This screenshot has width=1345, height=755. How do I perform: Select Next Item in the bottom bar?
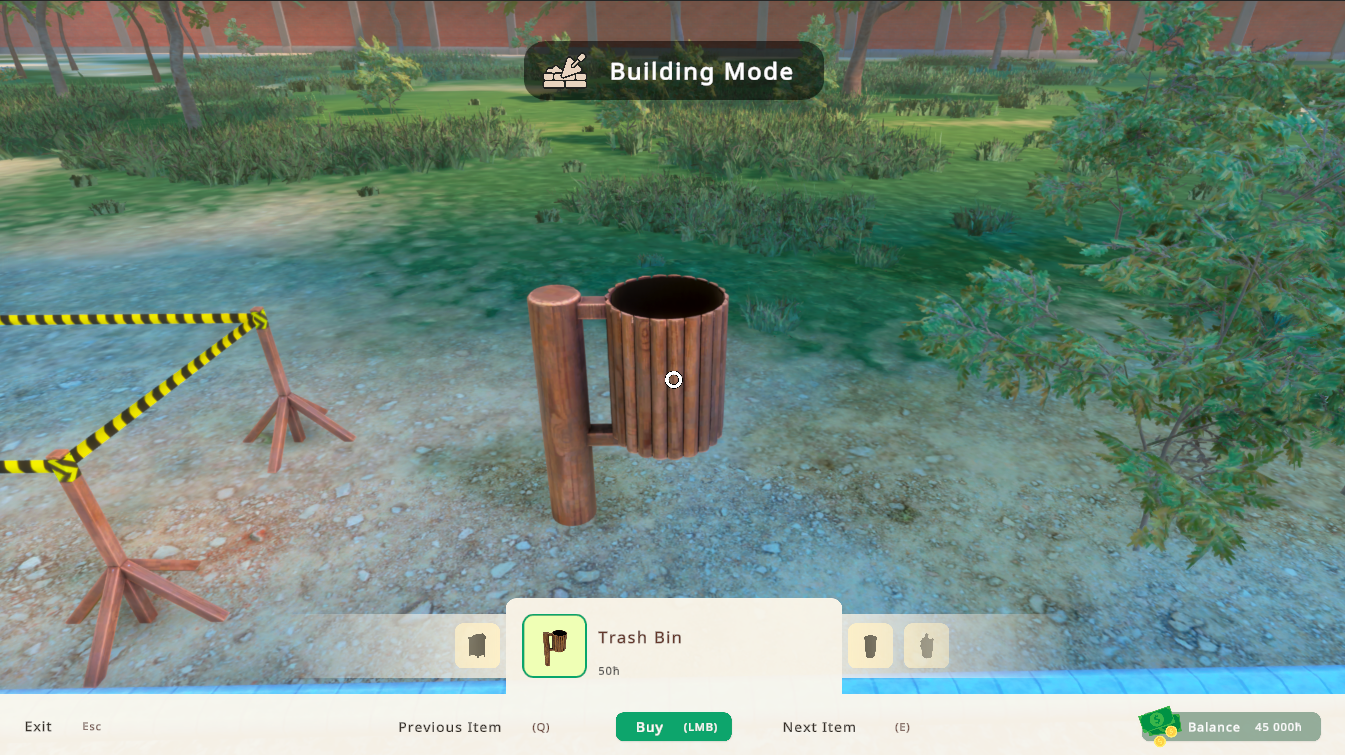pyautogui.click(x=818, y=727)
